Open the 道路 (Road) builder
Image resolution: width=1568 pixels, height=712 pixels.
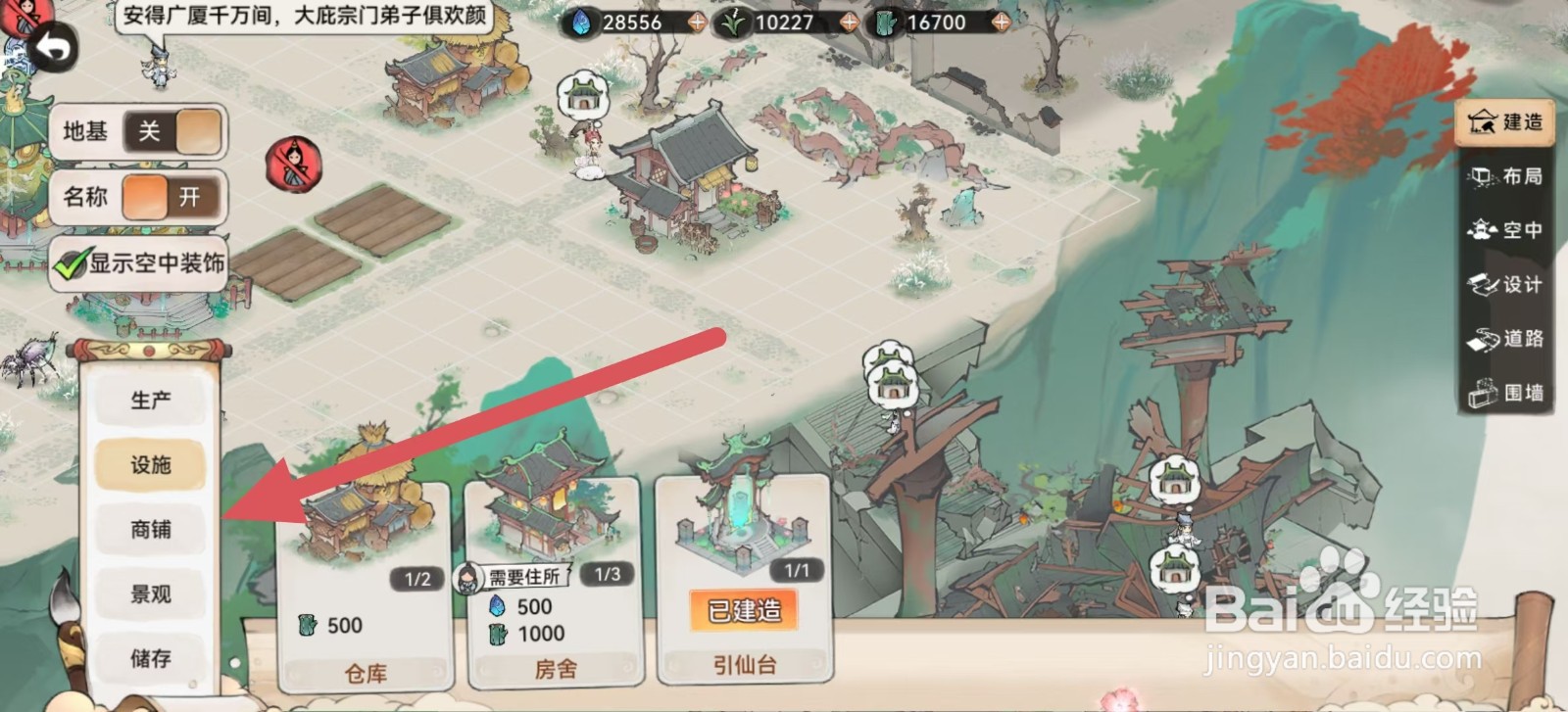pos(1504,339)
